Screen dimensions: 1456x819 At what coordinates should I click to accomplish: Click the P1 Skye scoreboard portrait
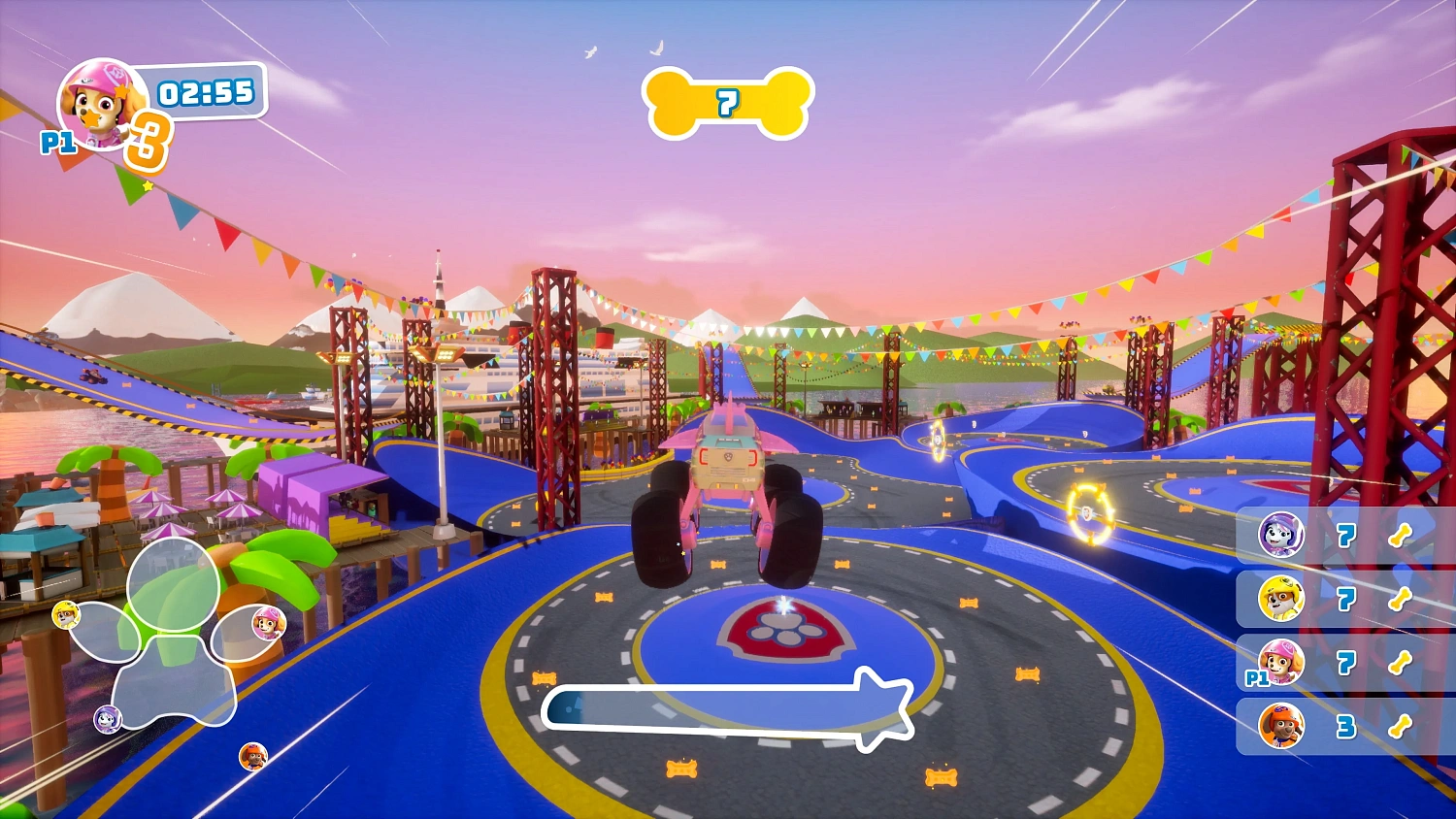[x=1281, y=663]
